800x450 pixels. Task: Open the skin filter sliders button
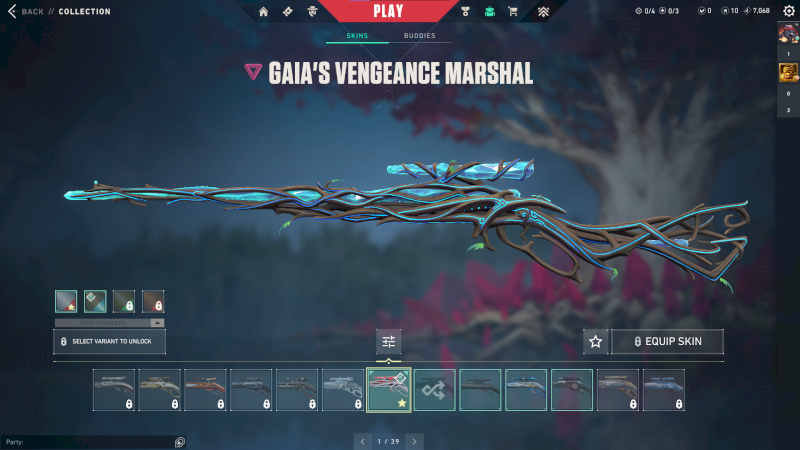point(388,342)
